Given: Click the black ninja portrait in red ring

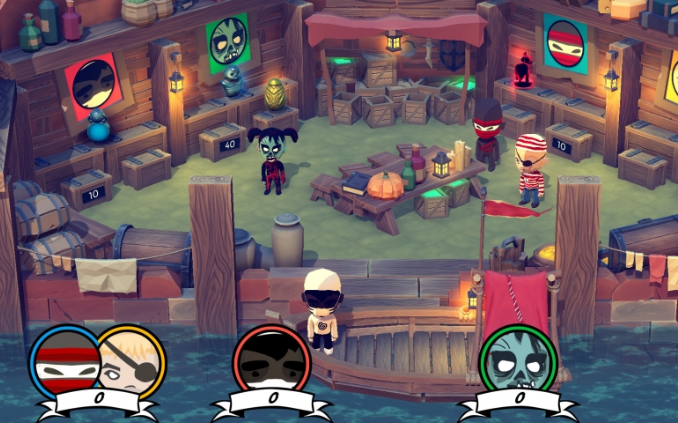Looking at the screenshot, I should click(x=272, y=360).
